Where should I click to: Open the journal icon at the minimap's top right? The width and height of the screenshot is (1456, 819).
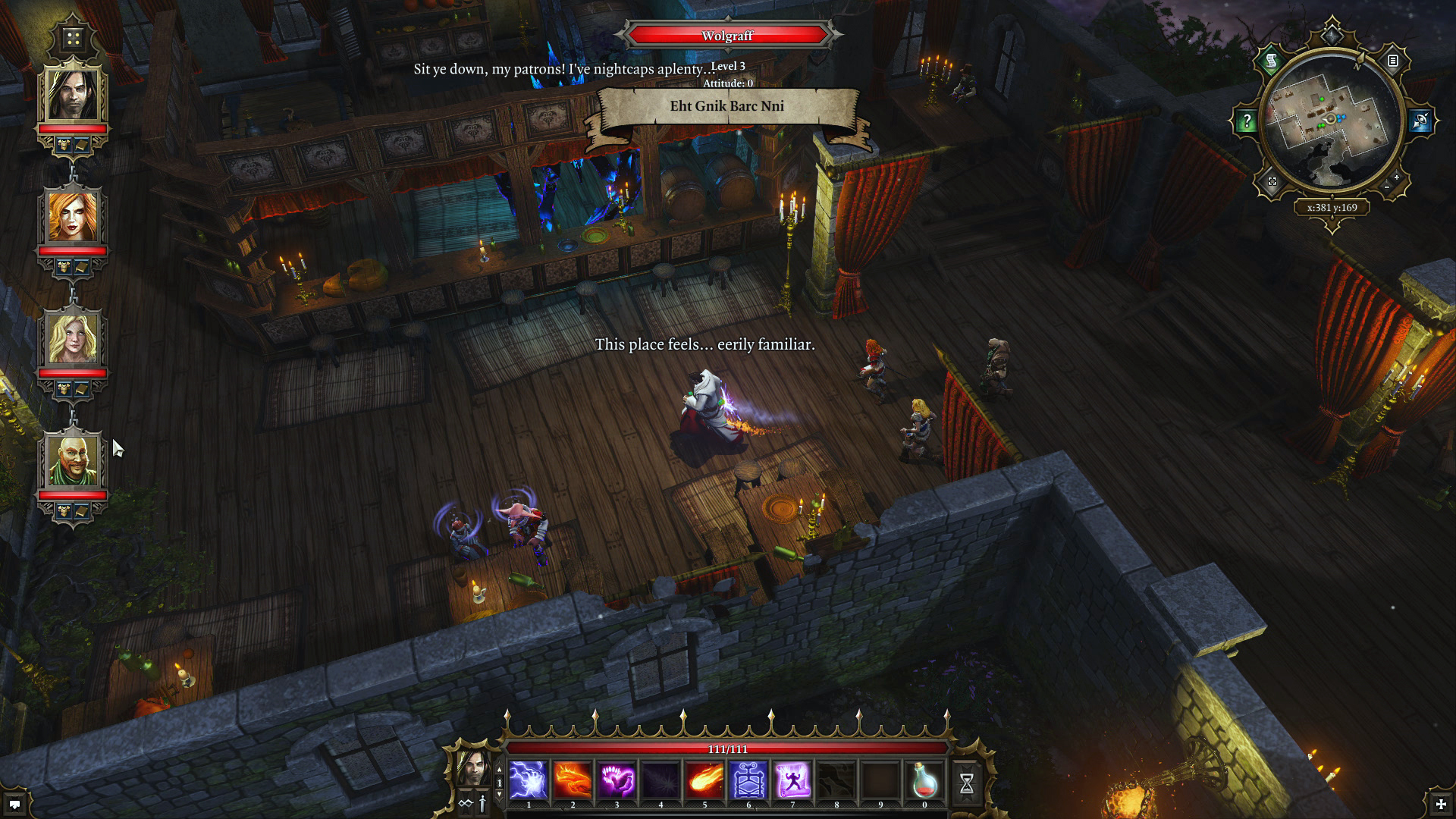tap(1392, 61)
